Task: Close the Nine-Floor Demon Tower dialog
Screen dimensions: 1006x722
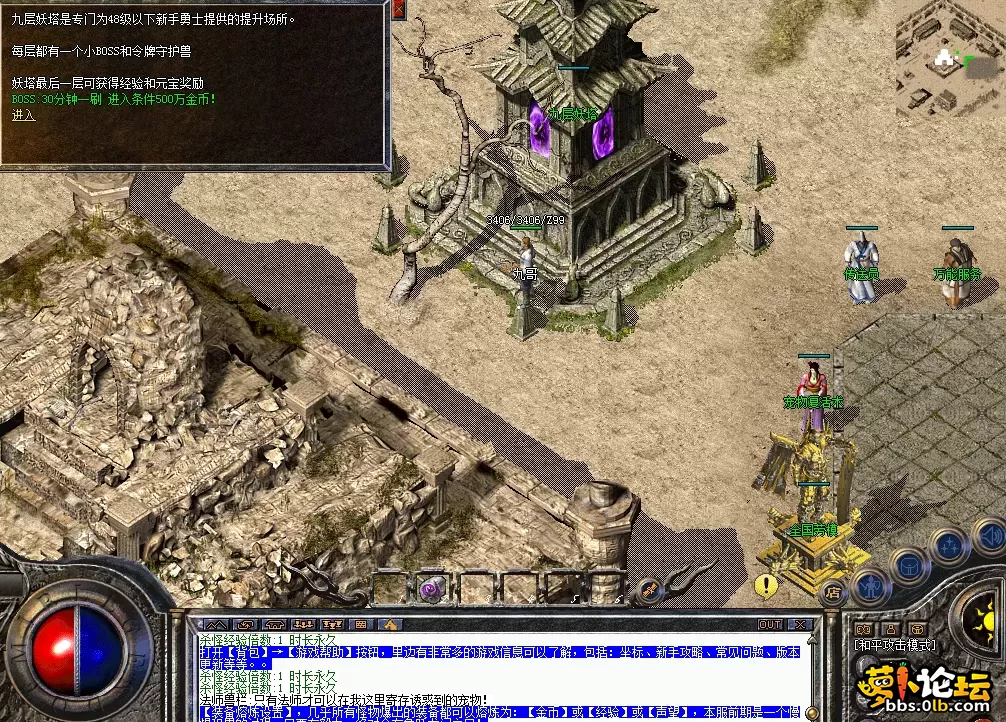Action: pos(398,10)
